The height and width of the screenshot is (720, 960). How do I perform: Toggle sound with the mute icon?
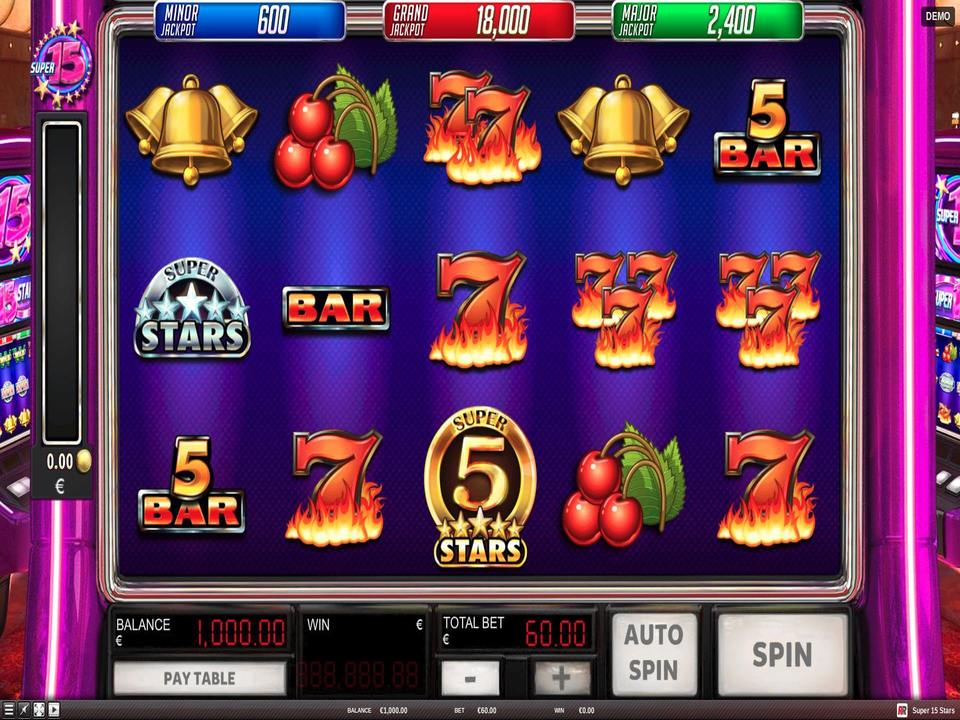[24, 710]
